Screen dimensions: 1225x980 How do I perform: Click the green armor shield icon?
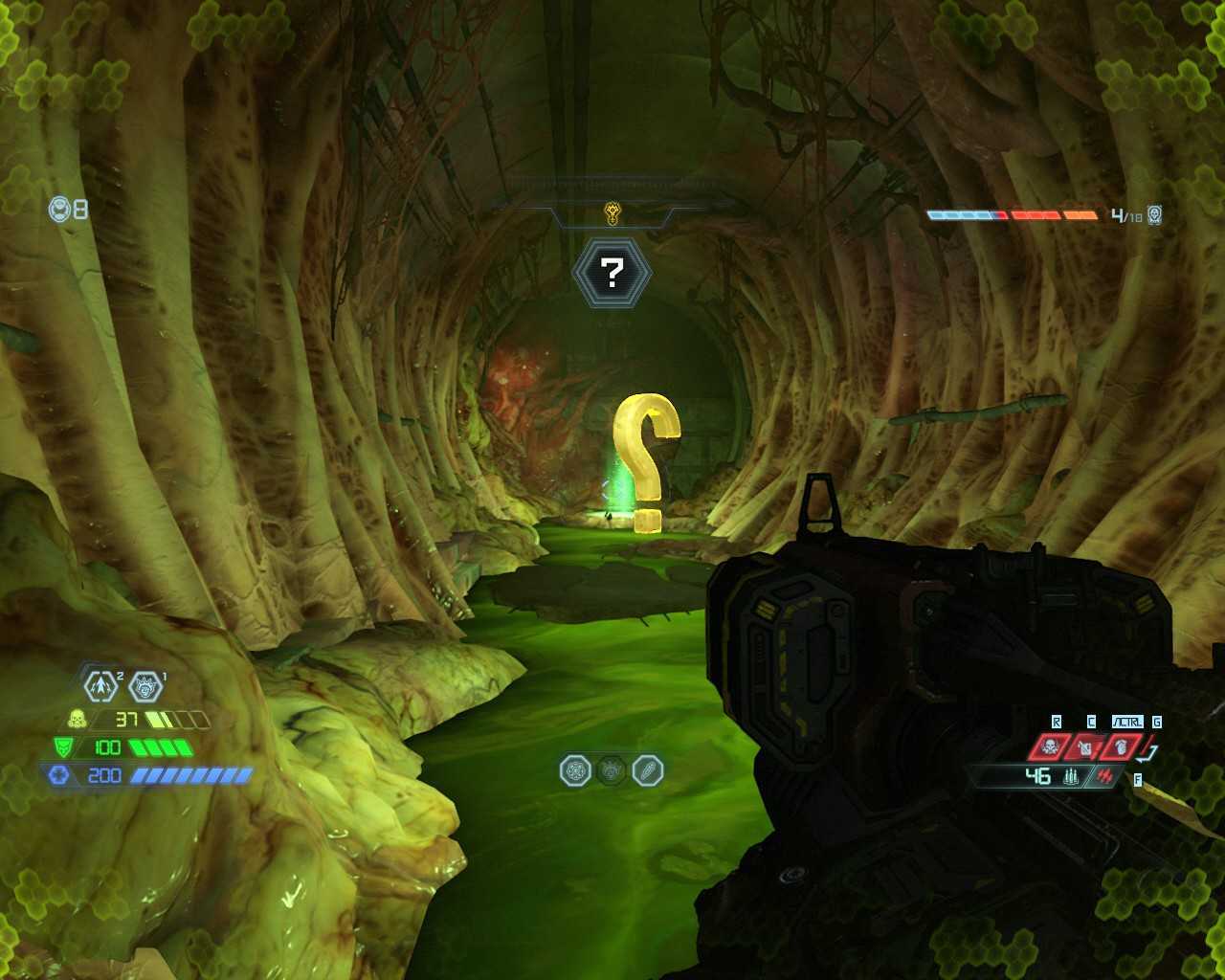pyautogui.click(x=63, y=747)
